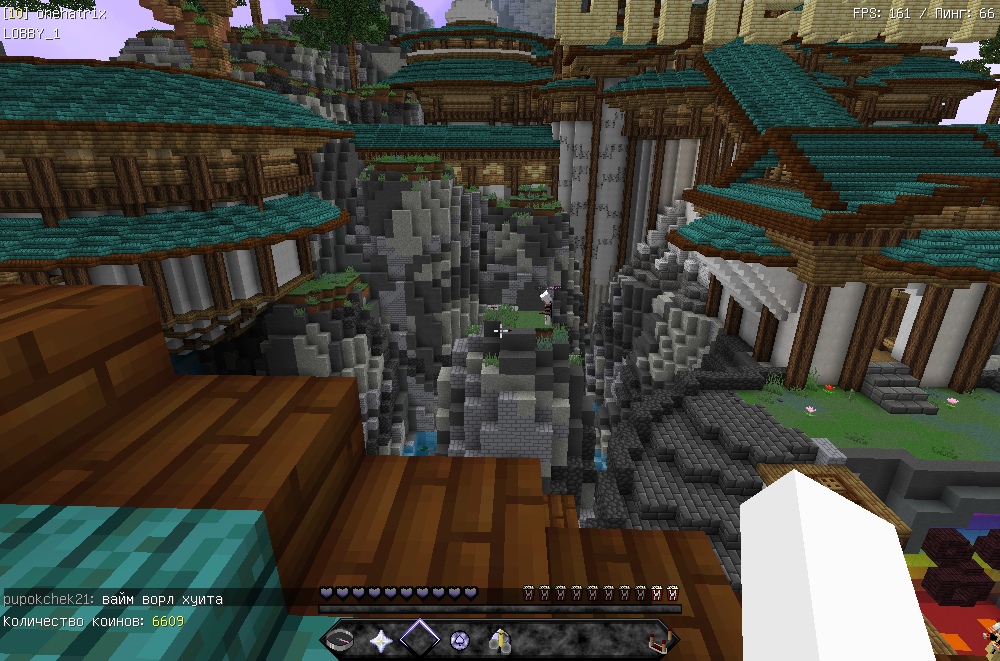Image resolution: width=1000 pixels, height=661 pixels.
Task: Choose the round spade token slot
Action: point(460,640)
